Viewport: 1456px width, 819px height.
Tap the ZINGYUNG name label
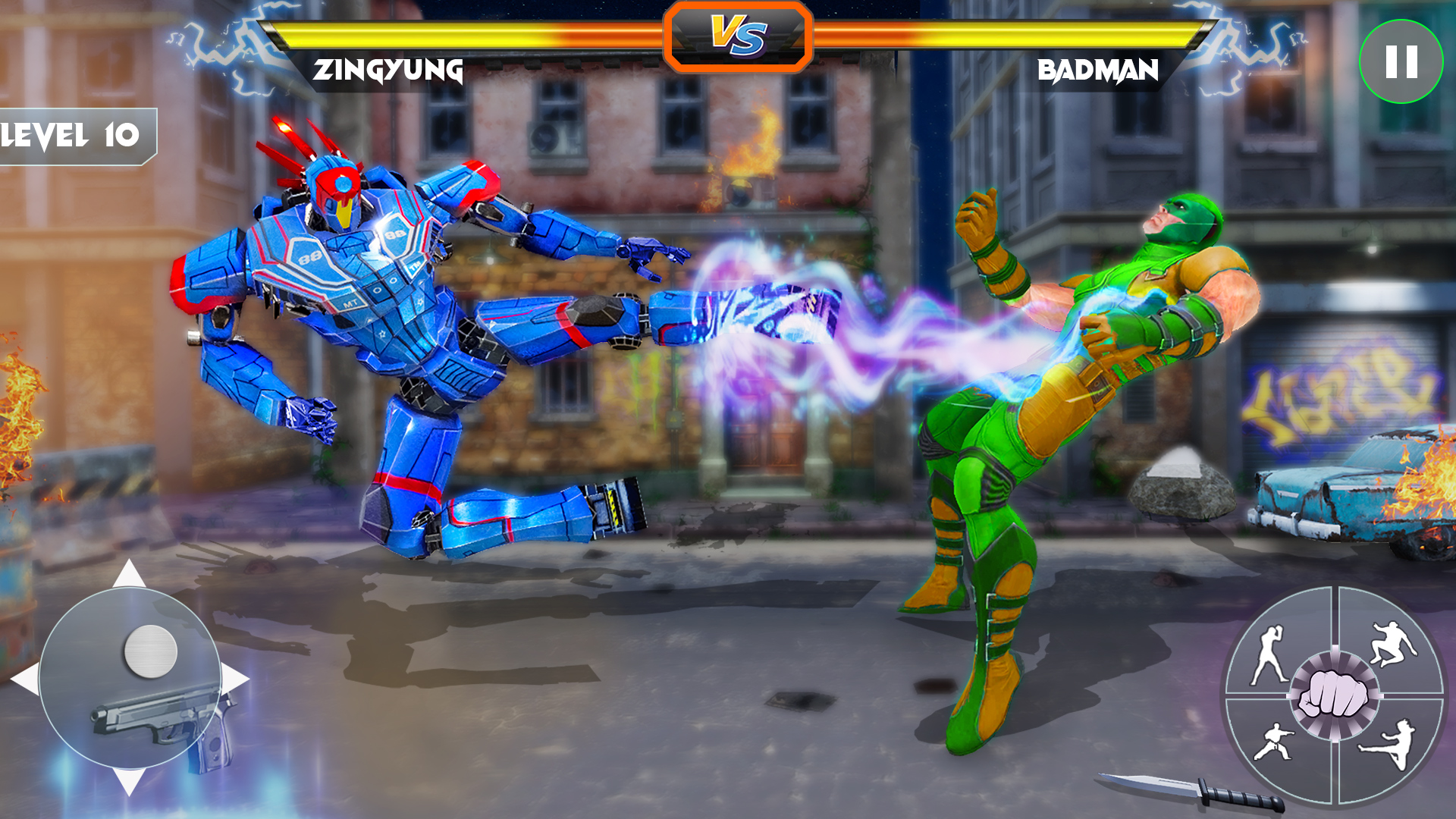click(389, 71)
